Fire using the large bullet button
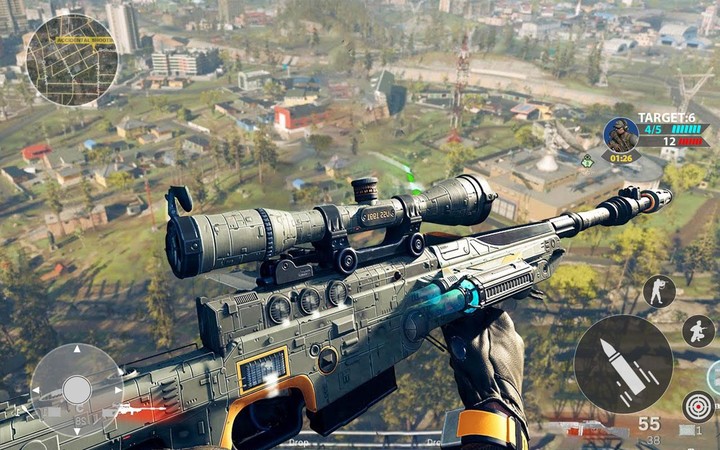 (623, 364)
